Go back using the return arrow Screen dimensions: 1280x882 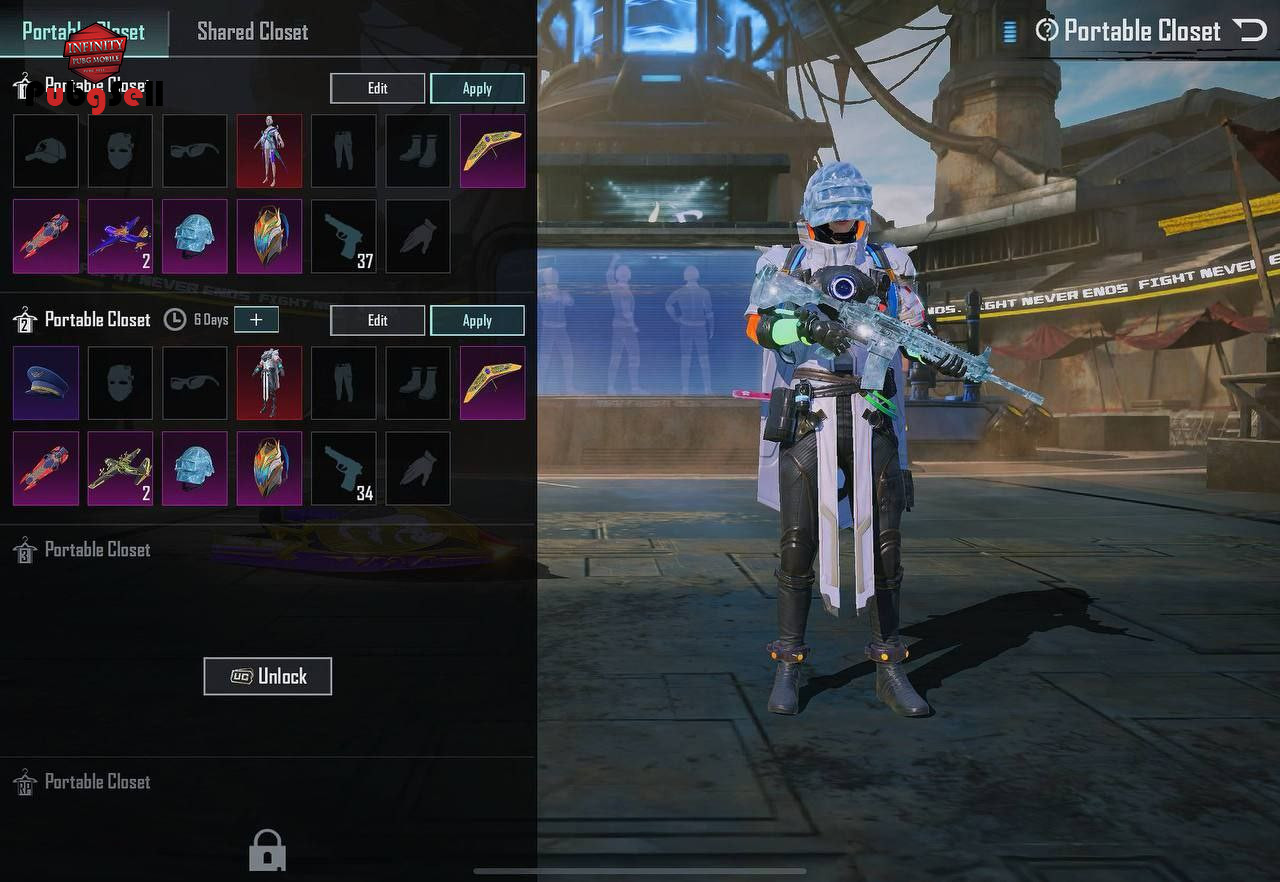pyautogui.click(x=1250, y=30)
